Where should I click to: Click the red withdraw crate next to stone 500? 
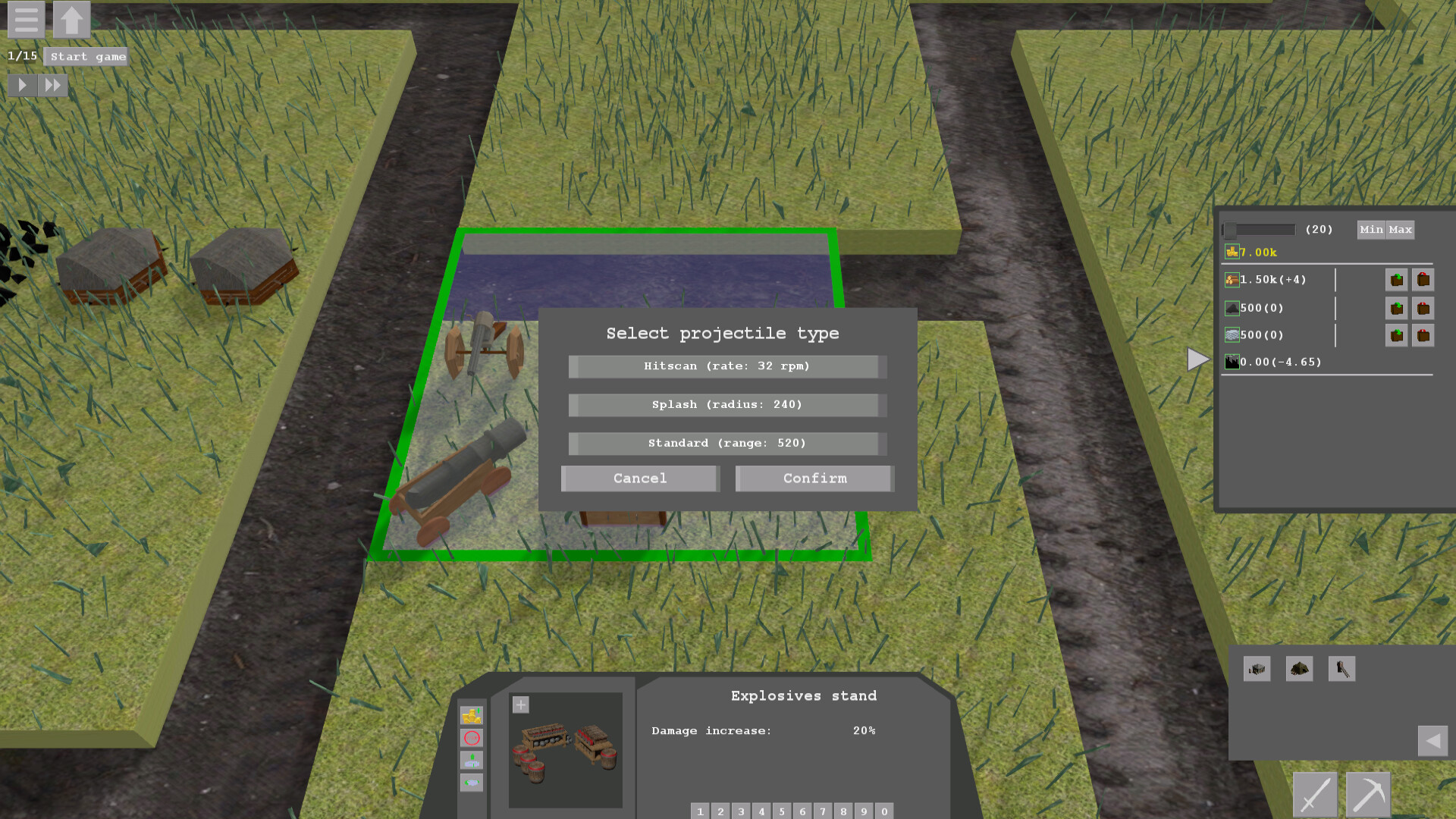(x=1424, y=308)
